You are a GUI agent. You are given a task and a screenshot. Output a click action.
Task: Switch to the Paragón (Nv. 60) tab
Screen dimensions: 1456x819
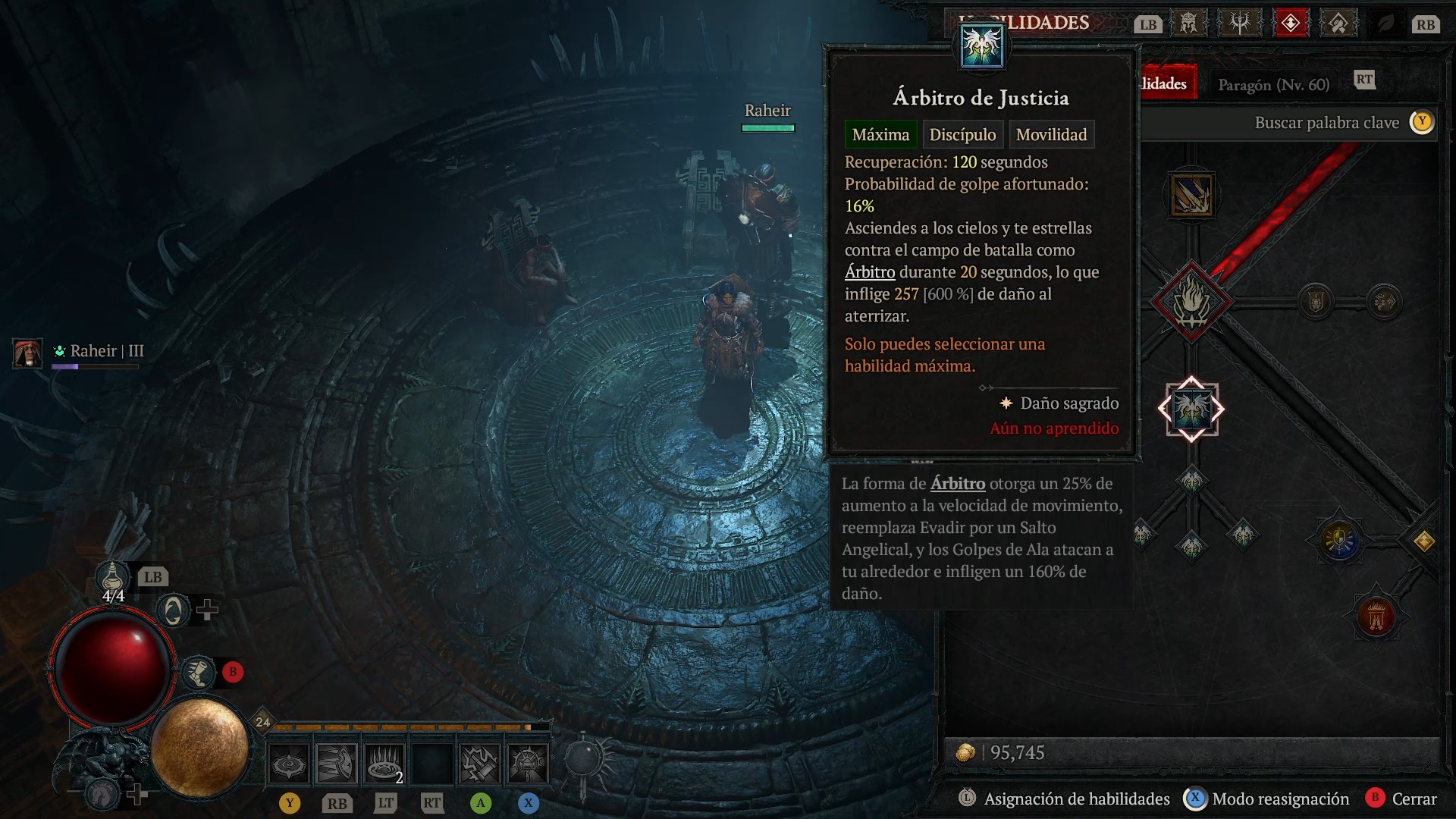pos(1273,85)
